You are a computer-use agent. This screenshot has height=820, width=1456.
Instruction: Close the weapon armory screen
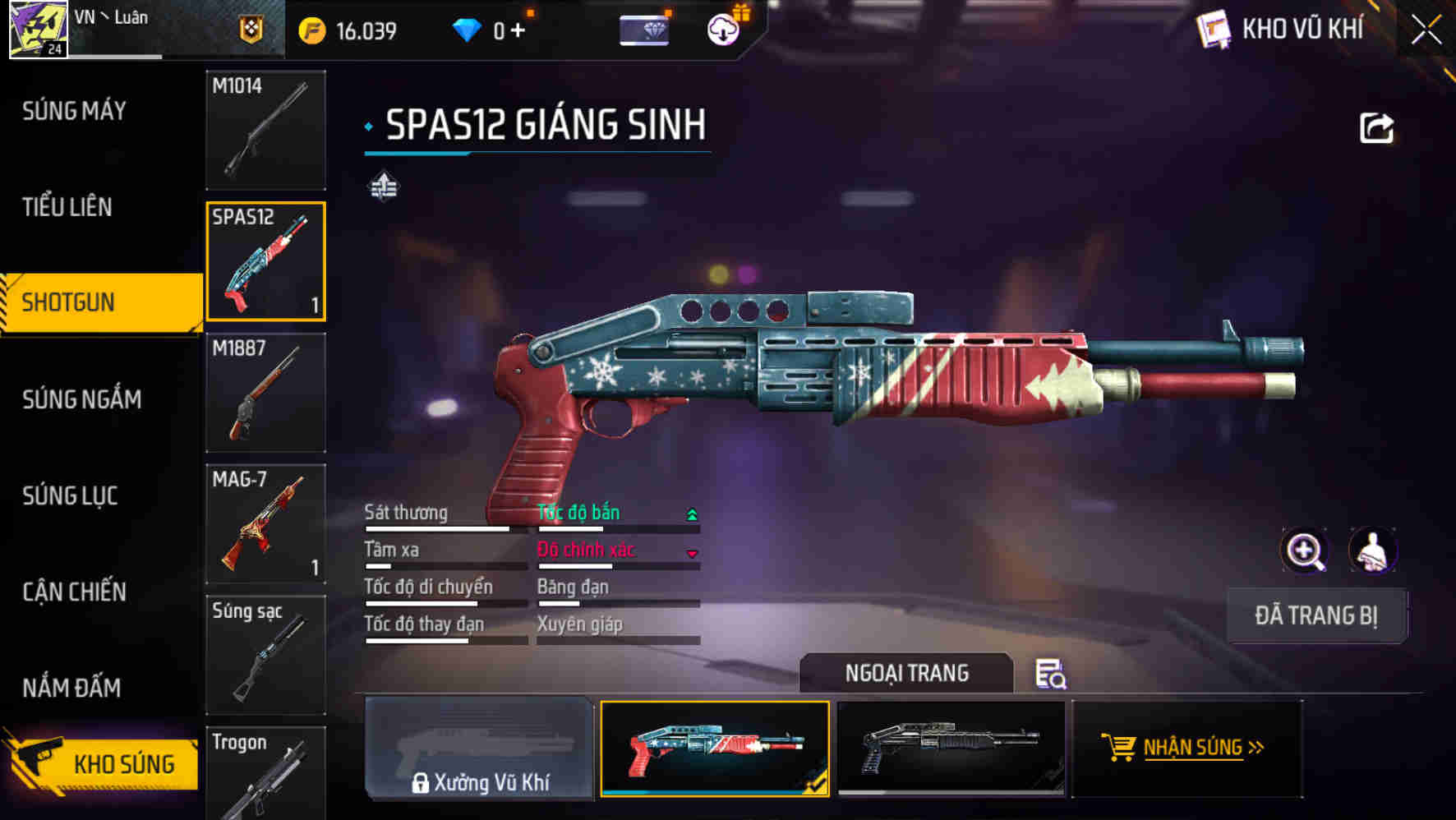(1426, 30)
